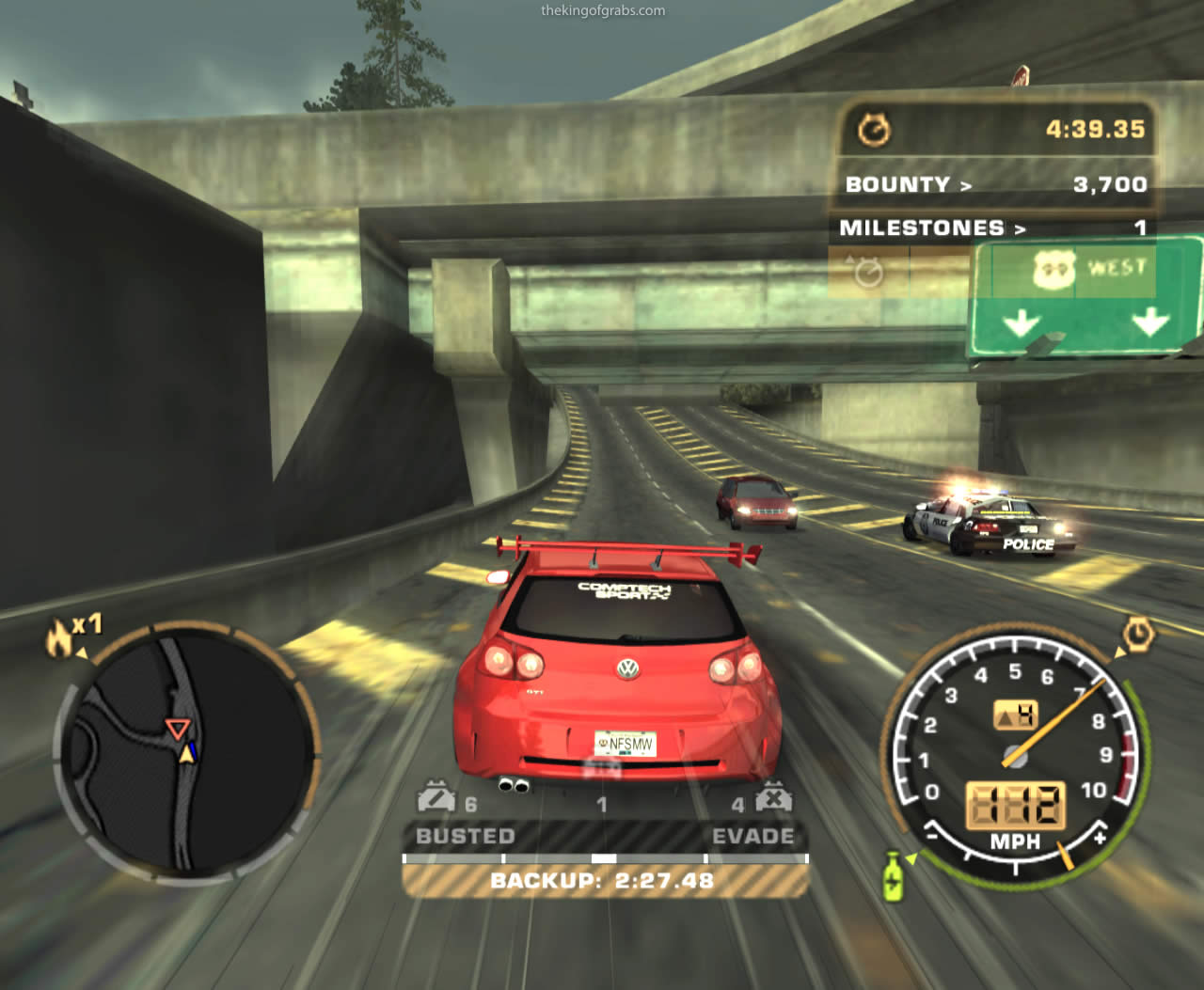The width and height of the screenshot is (1204, 990).
Task: Select the EVADE label on the pursuit meter
Action: (x=754, y=836)
